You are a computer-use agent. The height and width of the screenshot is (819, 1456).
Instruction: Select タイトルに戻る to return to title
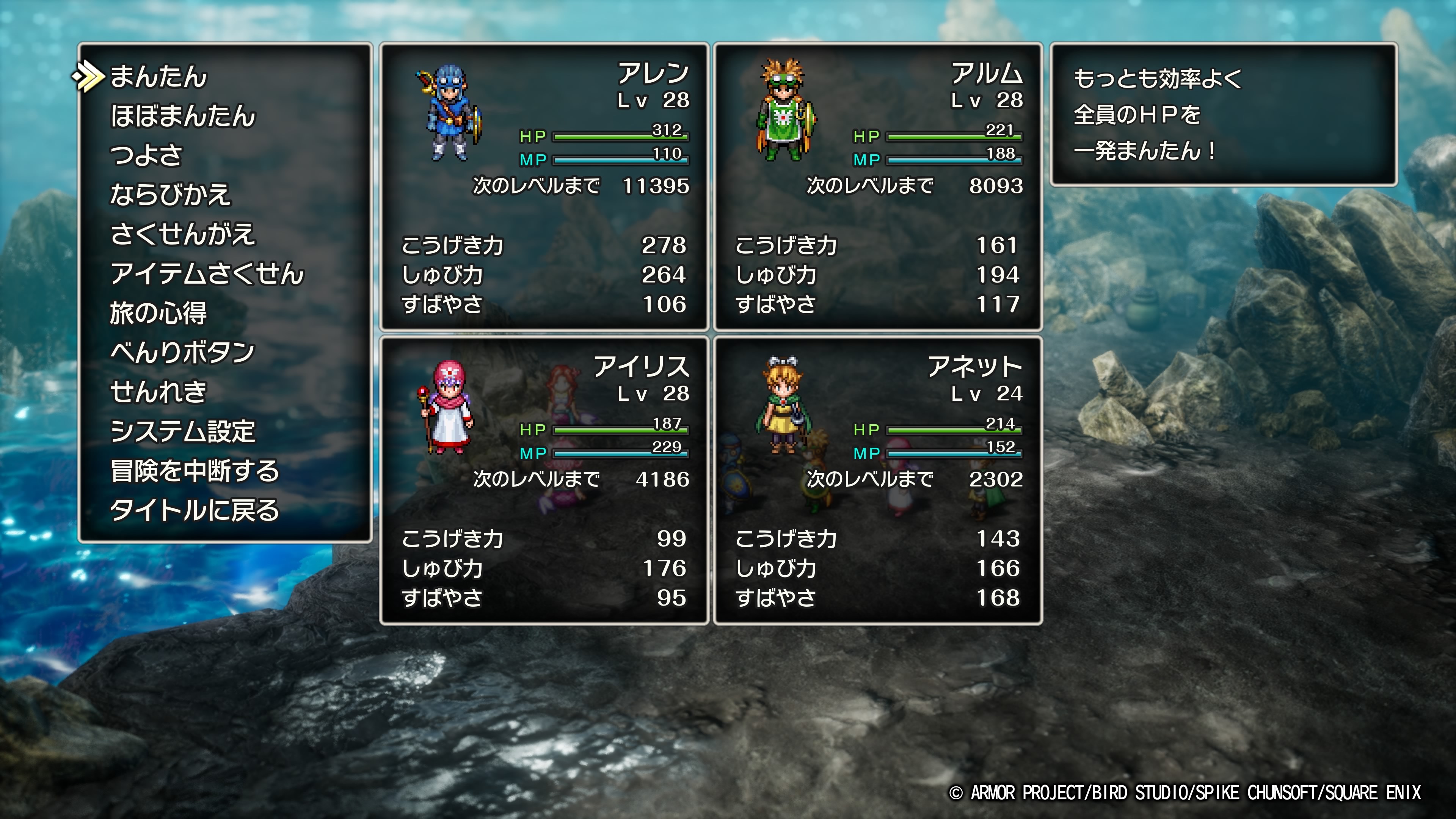tap(195, 510)
